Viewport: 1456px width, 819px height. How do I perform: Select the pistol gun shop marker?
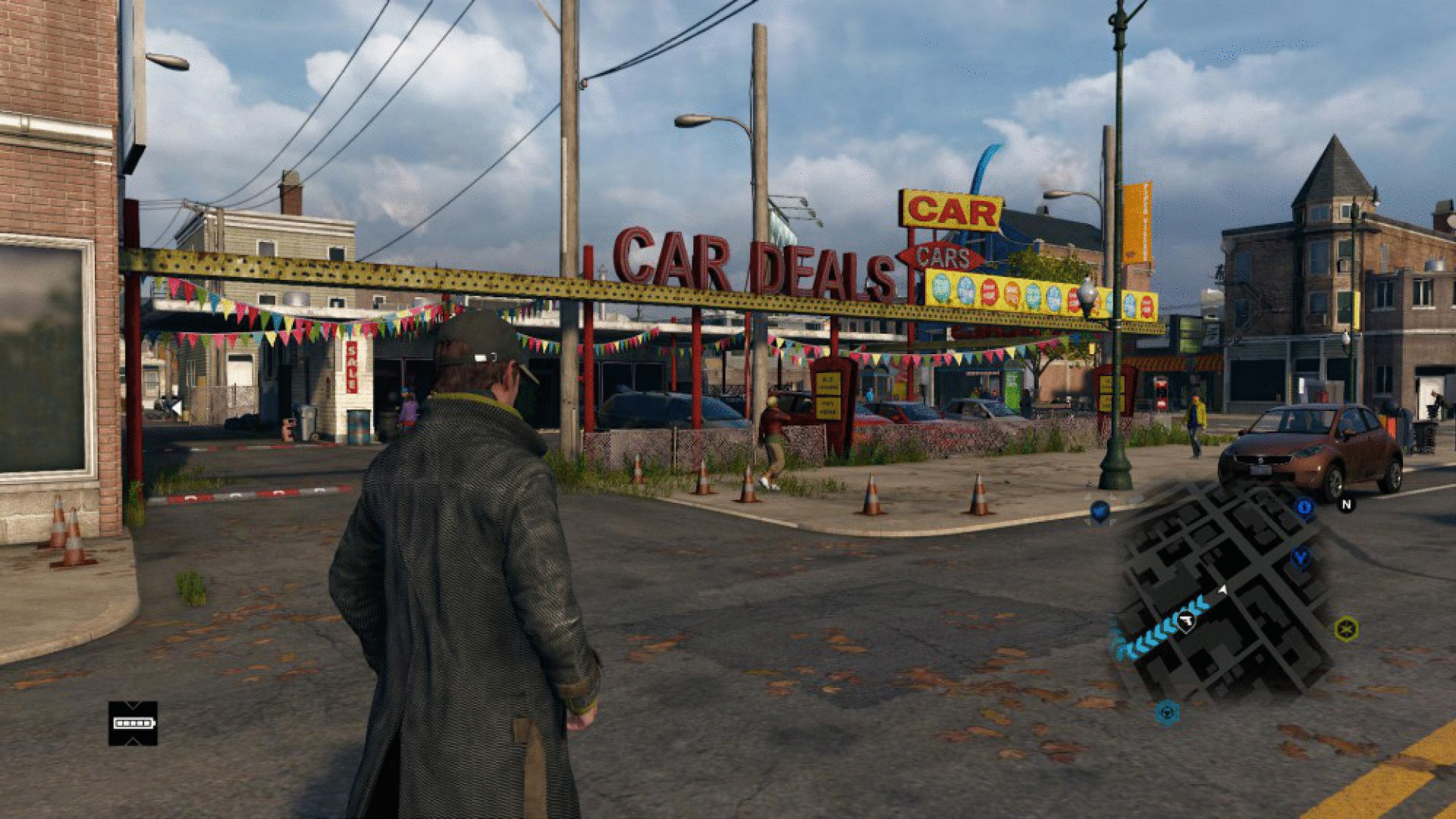(x=1186, y=622)
